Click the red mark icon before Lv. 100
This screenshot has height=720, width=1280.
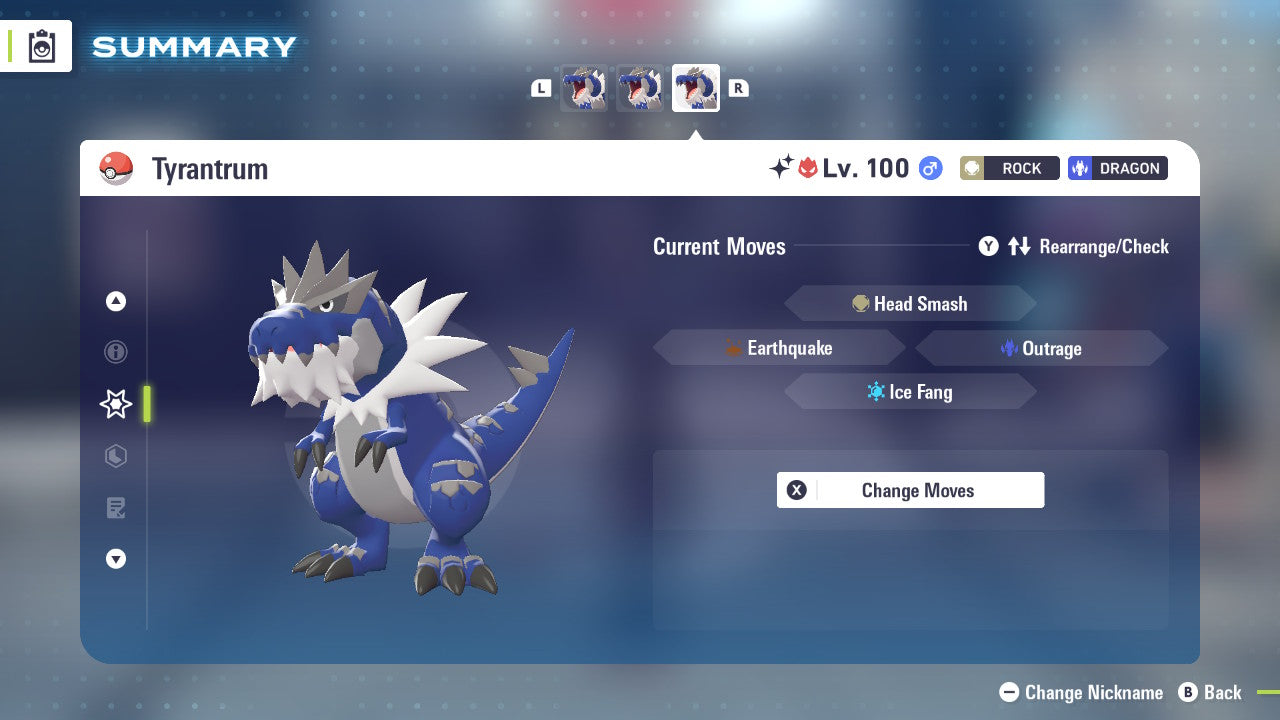point(810,167)
